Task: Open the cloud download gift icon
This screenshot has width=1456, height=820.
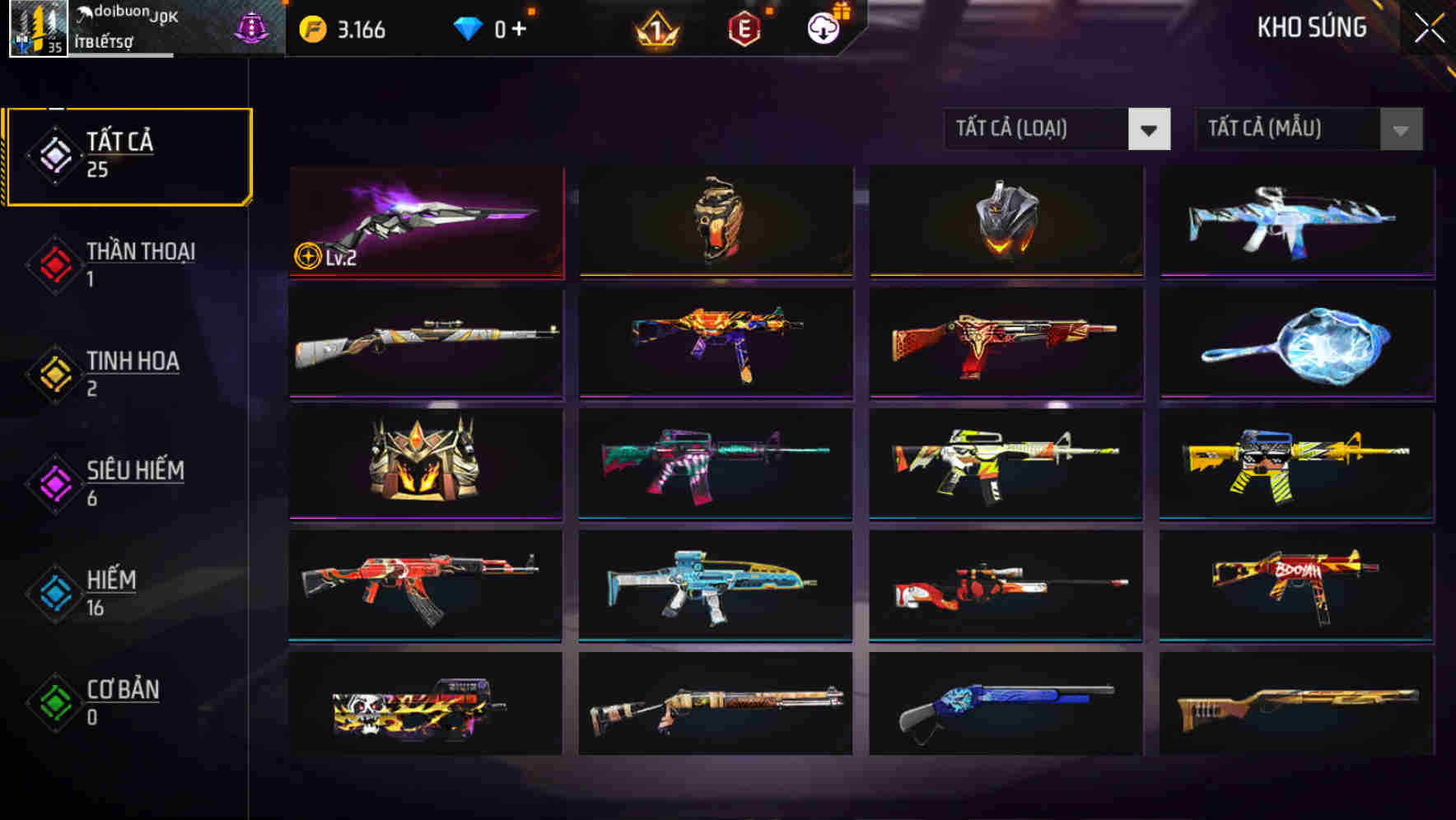Action: (821, 27)
